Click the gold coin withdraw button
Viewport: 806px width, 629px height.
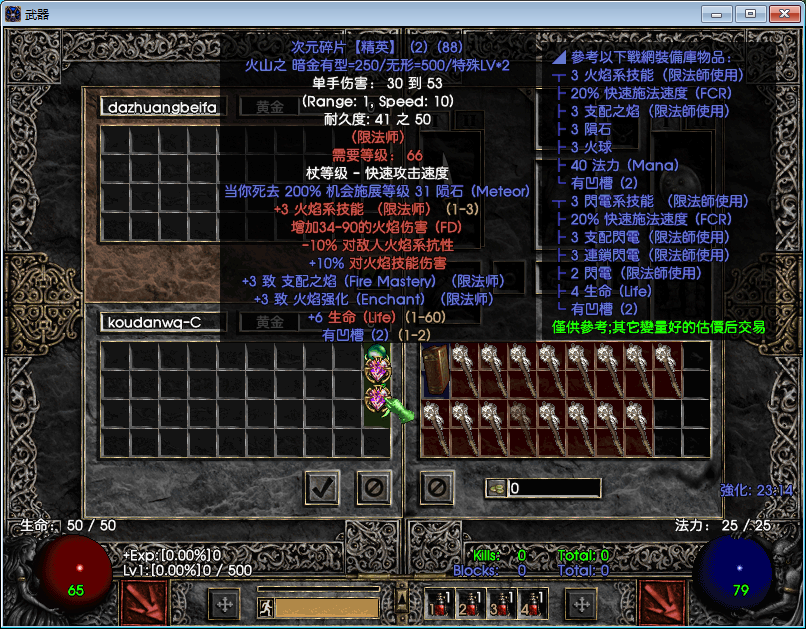495,488
